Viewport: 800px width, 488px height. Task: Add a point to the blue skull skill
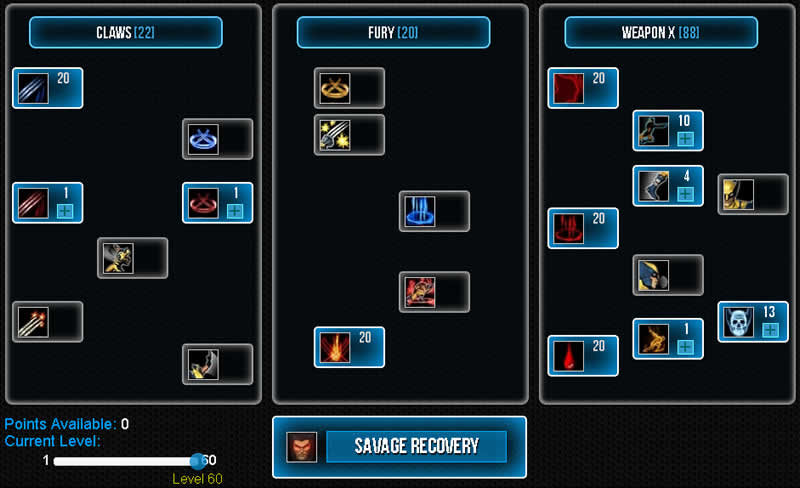pyautogui.click(x=770, y=330)
